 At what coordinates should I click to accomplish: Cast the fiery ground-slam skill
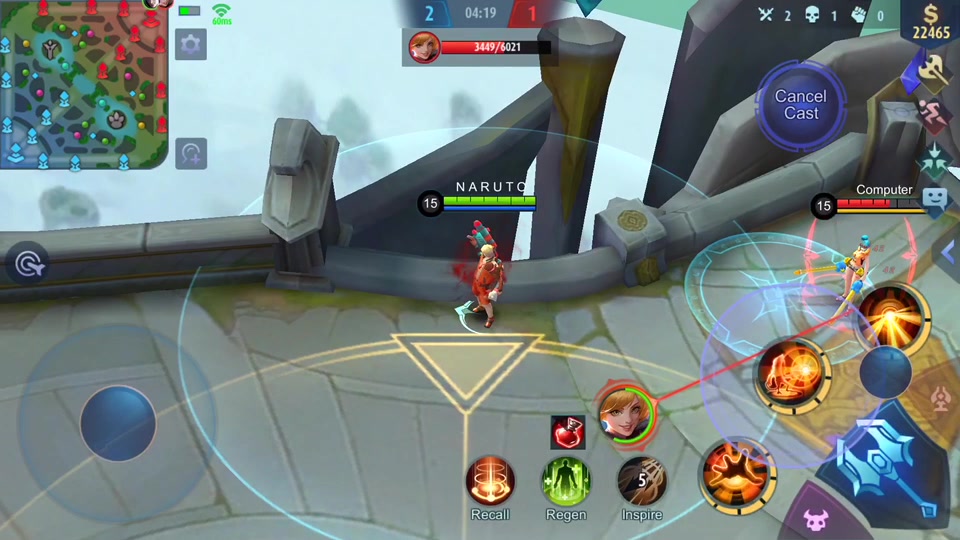pyautogui.click(x=737, y=471)
